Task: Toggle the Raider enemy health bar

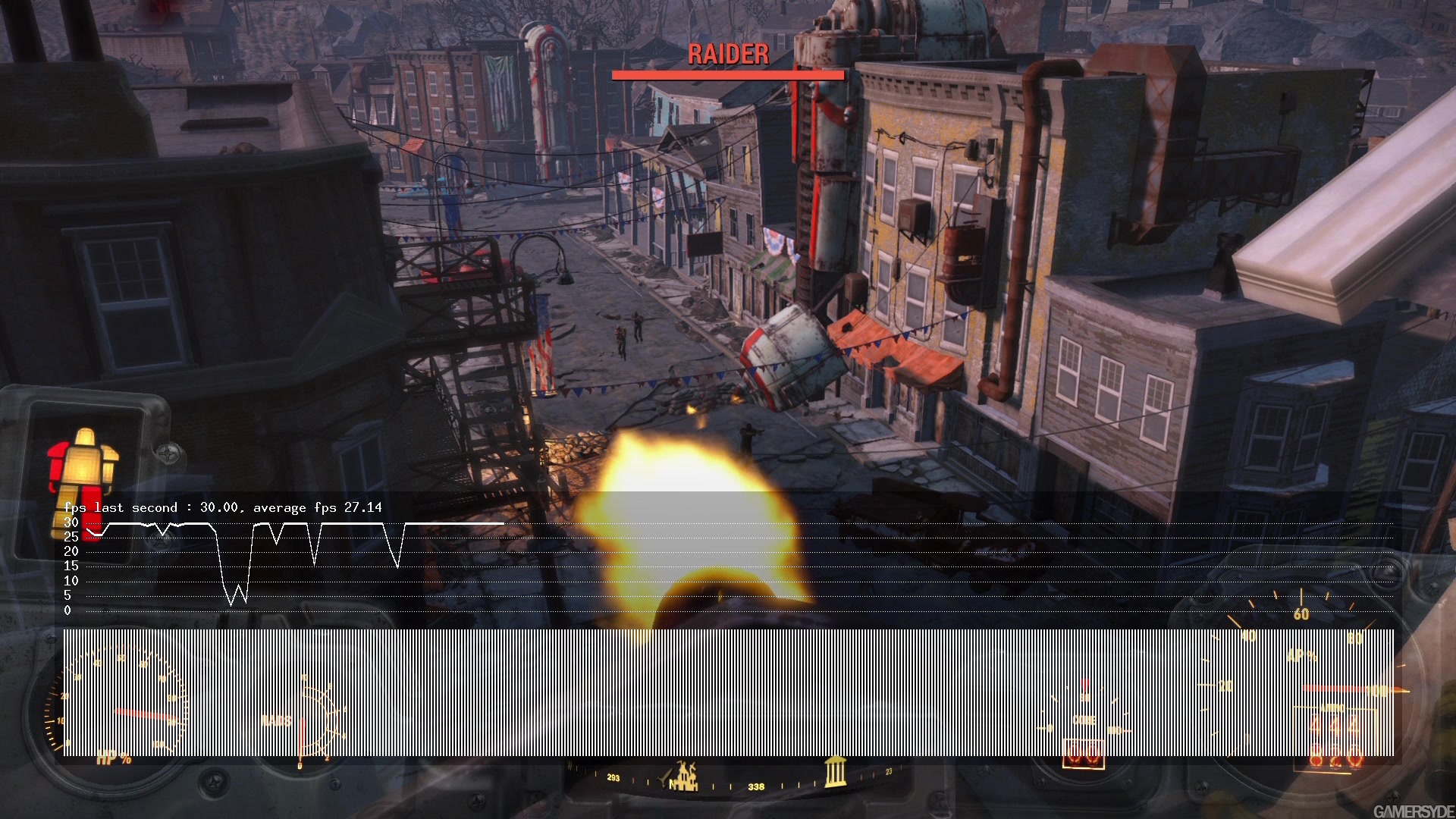Action: pos(727,74)
